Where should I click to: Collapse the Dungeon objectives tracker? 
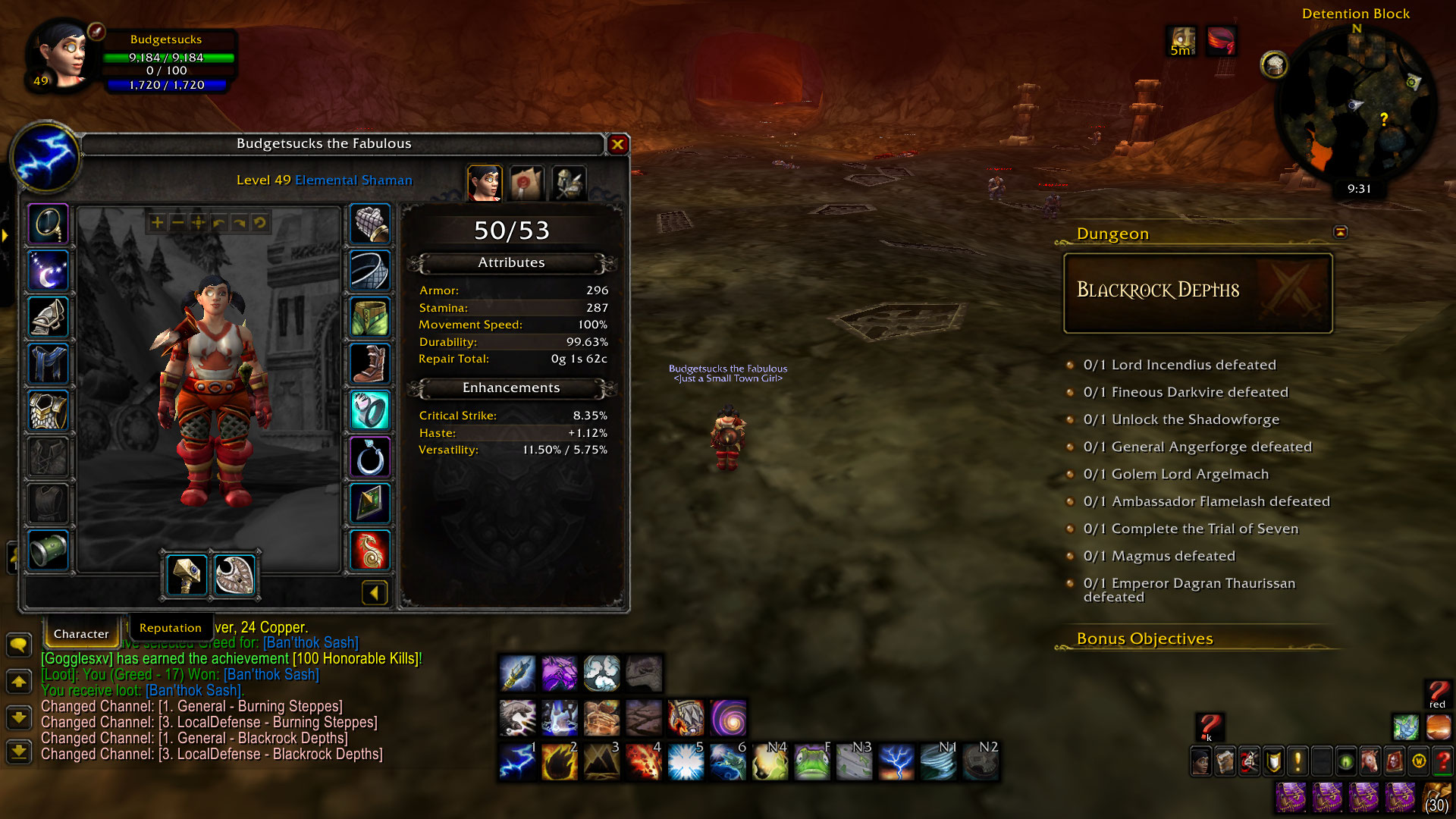tap(1340, 232)
